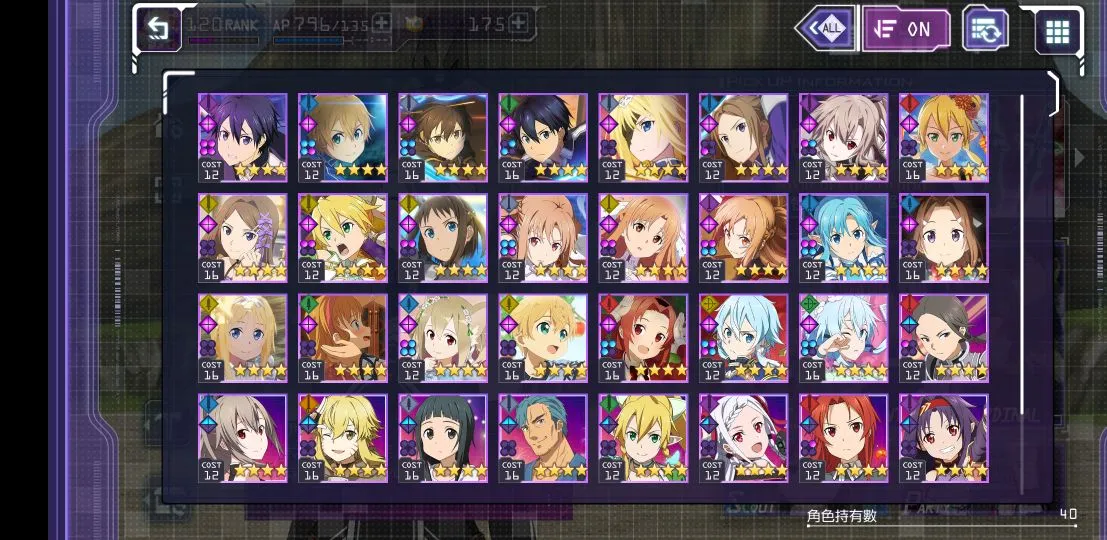Image resolution: width=1107 pixels, height=540 pixels.
Task: Add AP with the plus button
Action: click(381, 23)
